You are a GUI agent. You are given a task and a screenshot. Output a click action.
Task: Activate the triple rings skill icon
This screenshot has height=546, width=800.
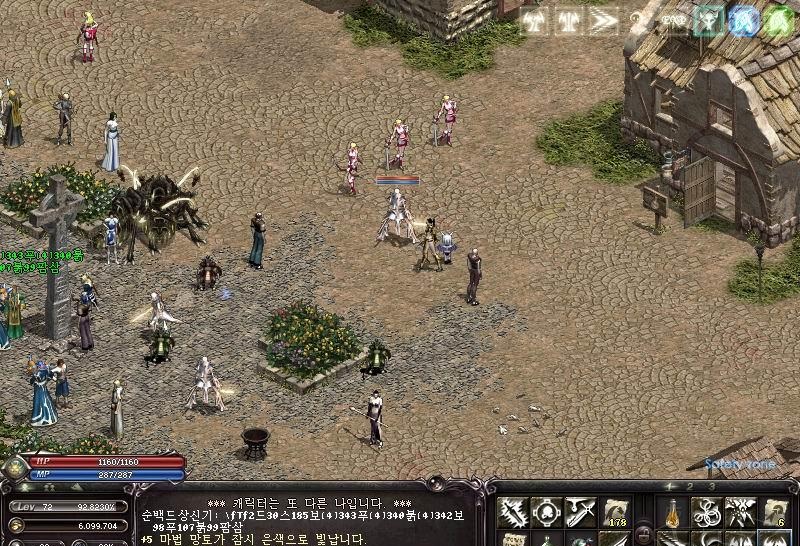[707, 511]
